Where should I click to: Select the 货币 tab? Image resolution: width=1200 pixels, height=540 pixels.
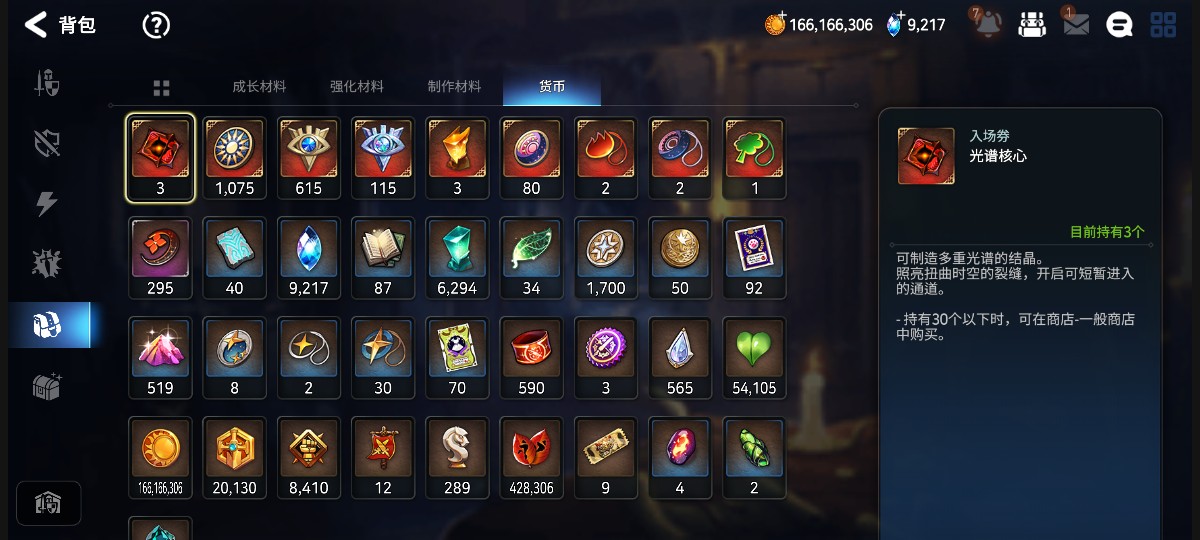point(552,87)
